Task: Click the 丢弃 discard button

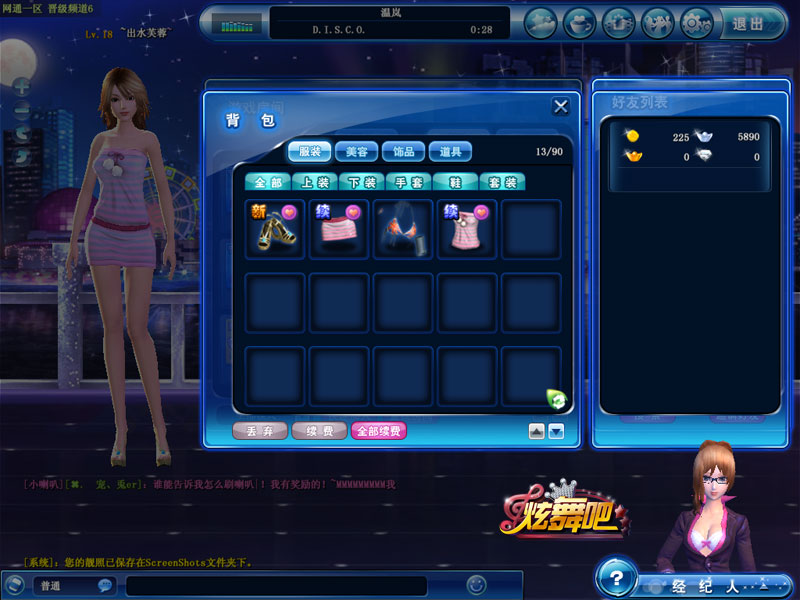Action: (260, 431)
